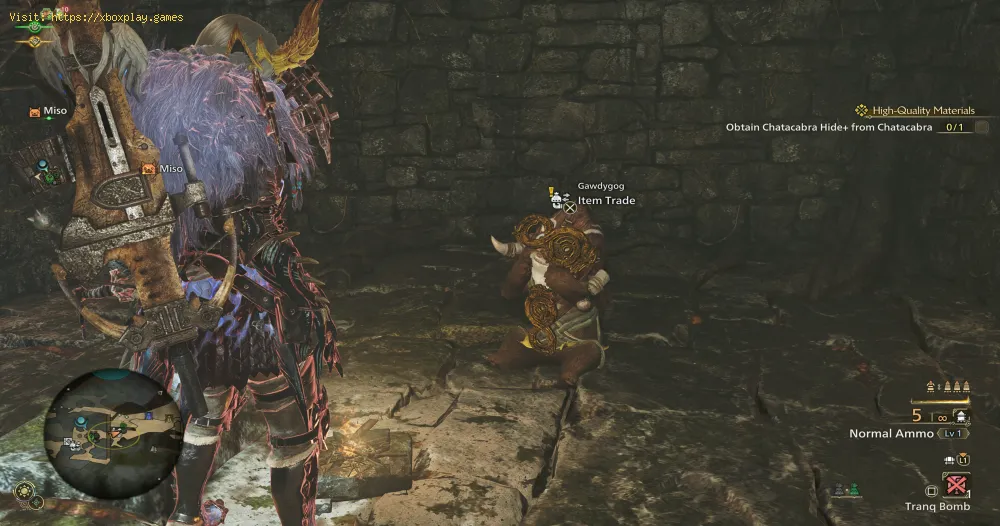Select the Chatacabra Hide+ objective line
1000x526 pixels.
click(x=830, y=127)
